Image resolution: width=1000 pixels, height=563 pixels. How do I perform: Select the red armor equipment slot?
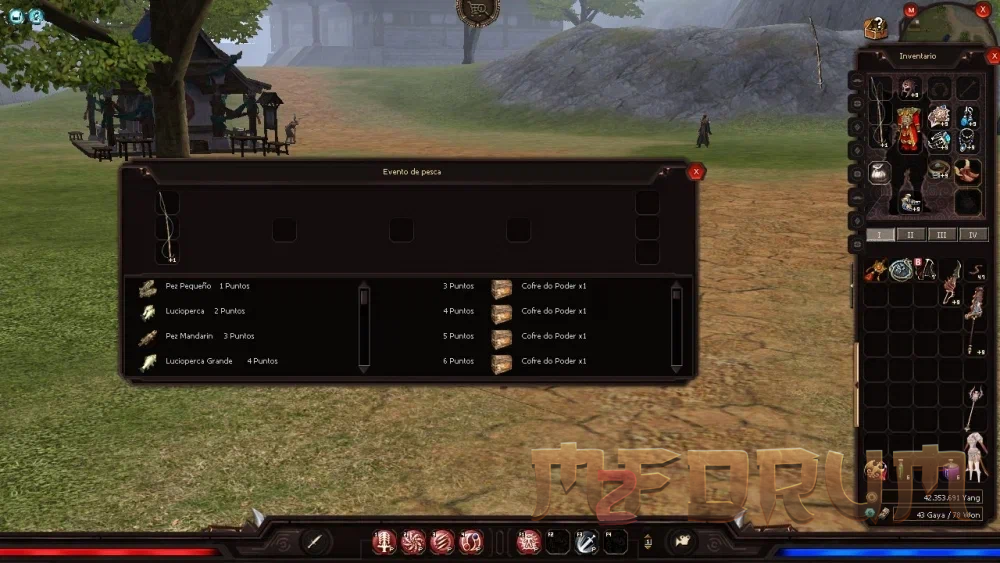908,130
